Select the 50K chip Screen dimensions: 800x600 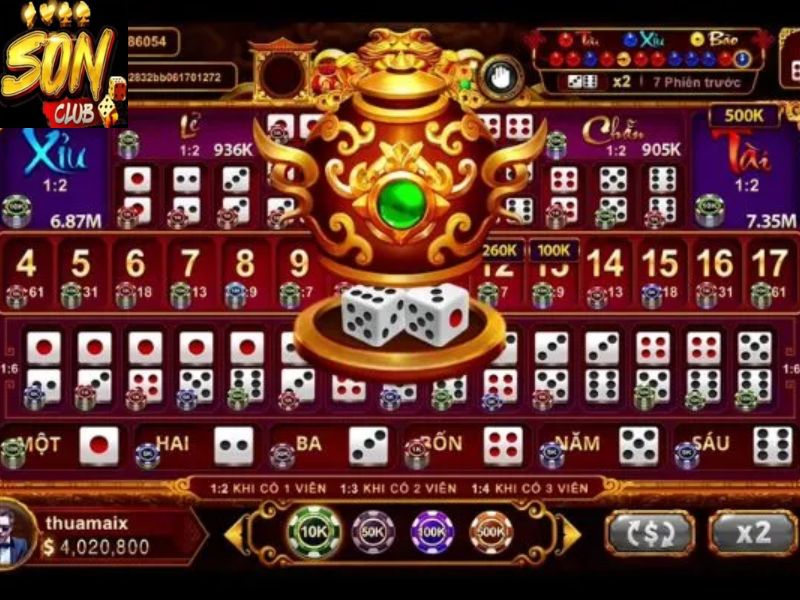pos(374,532)
